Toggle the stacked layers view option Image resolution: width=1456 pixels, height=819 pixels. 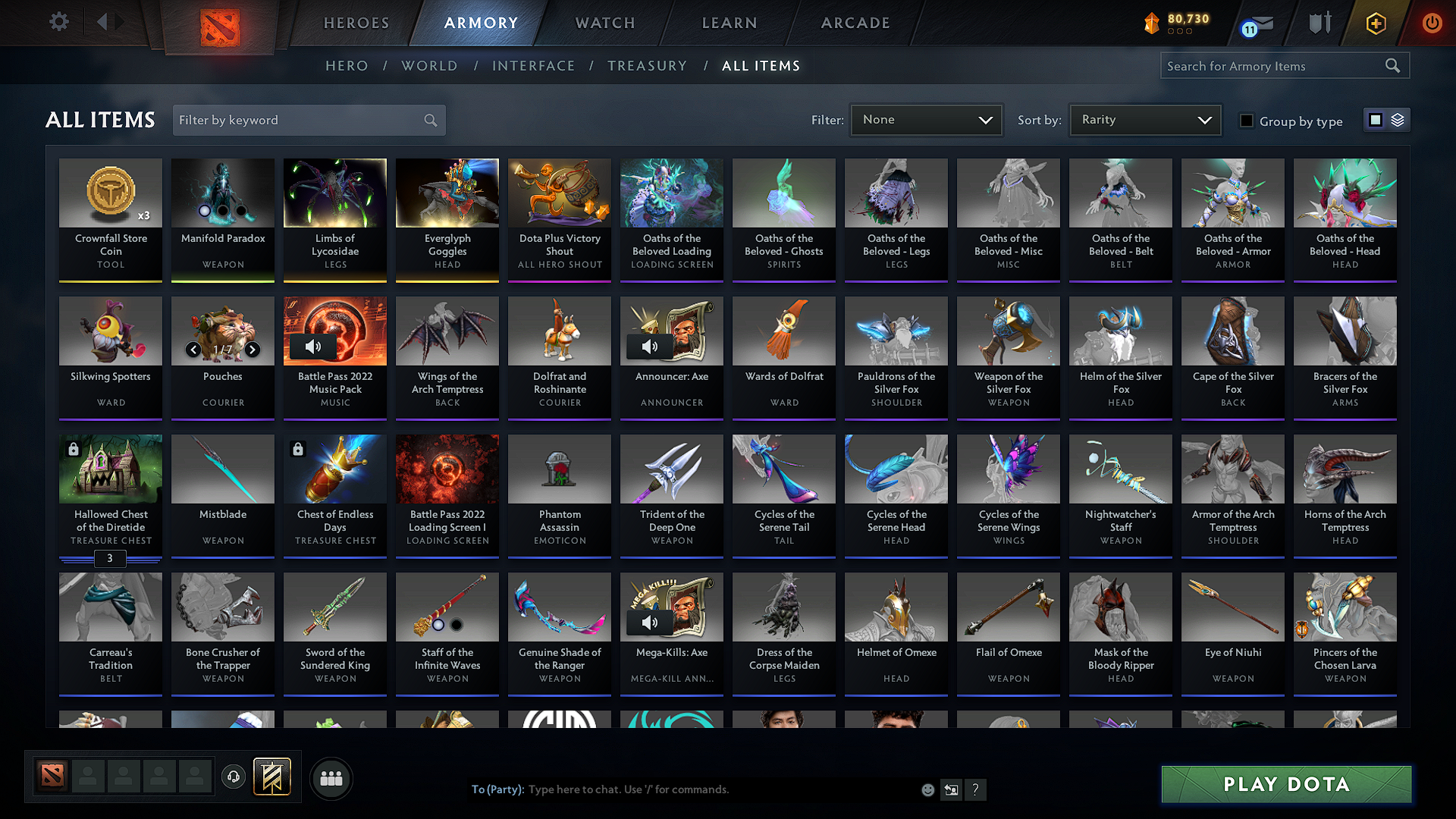tap(1398, 120)
